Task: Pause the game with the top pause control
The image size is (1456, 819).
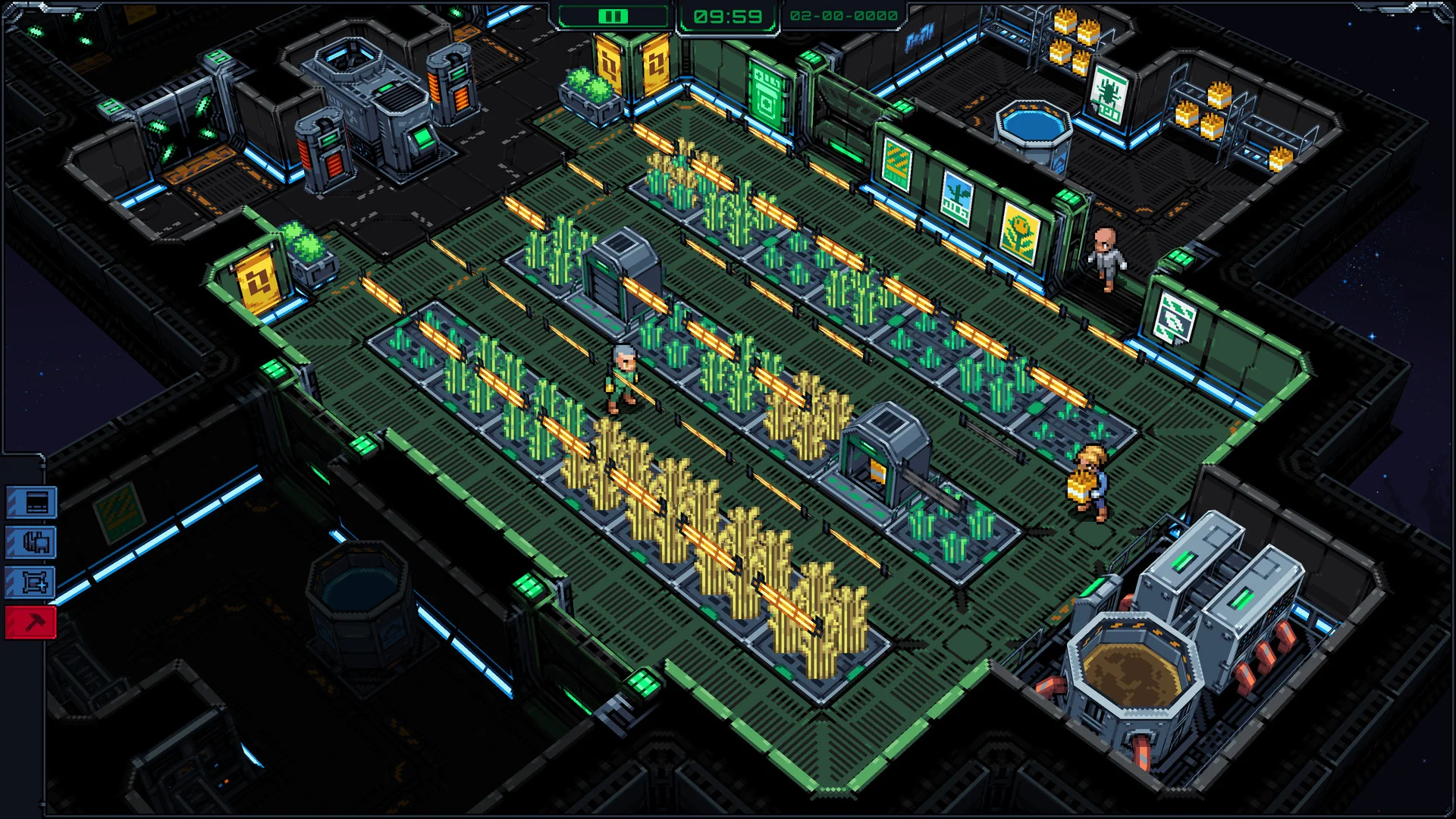Action: pos(613,16)
